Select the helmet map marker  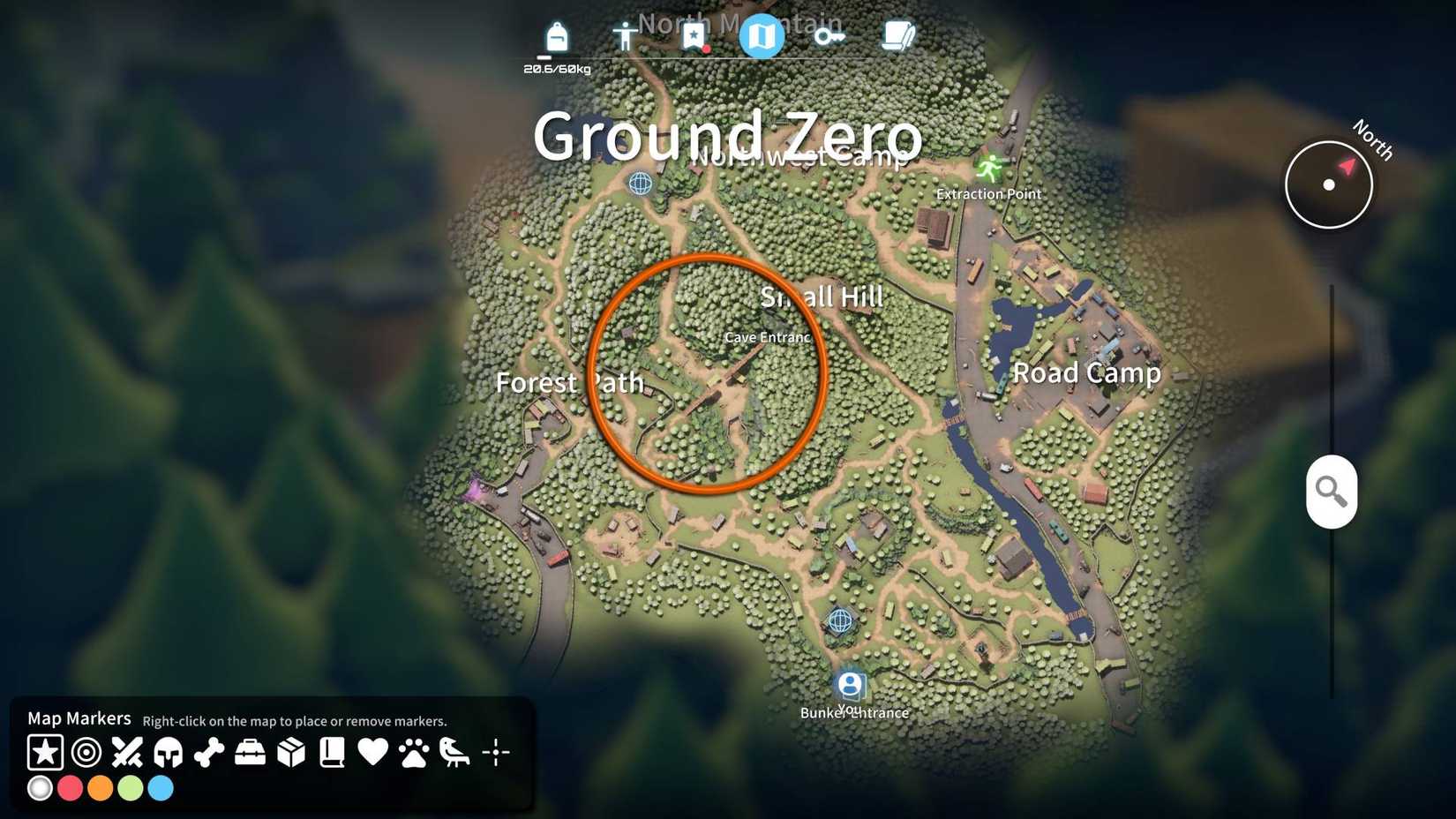tap(168, 753)
